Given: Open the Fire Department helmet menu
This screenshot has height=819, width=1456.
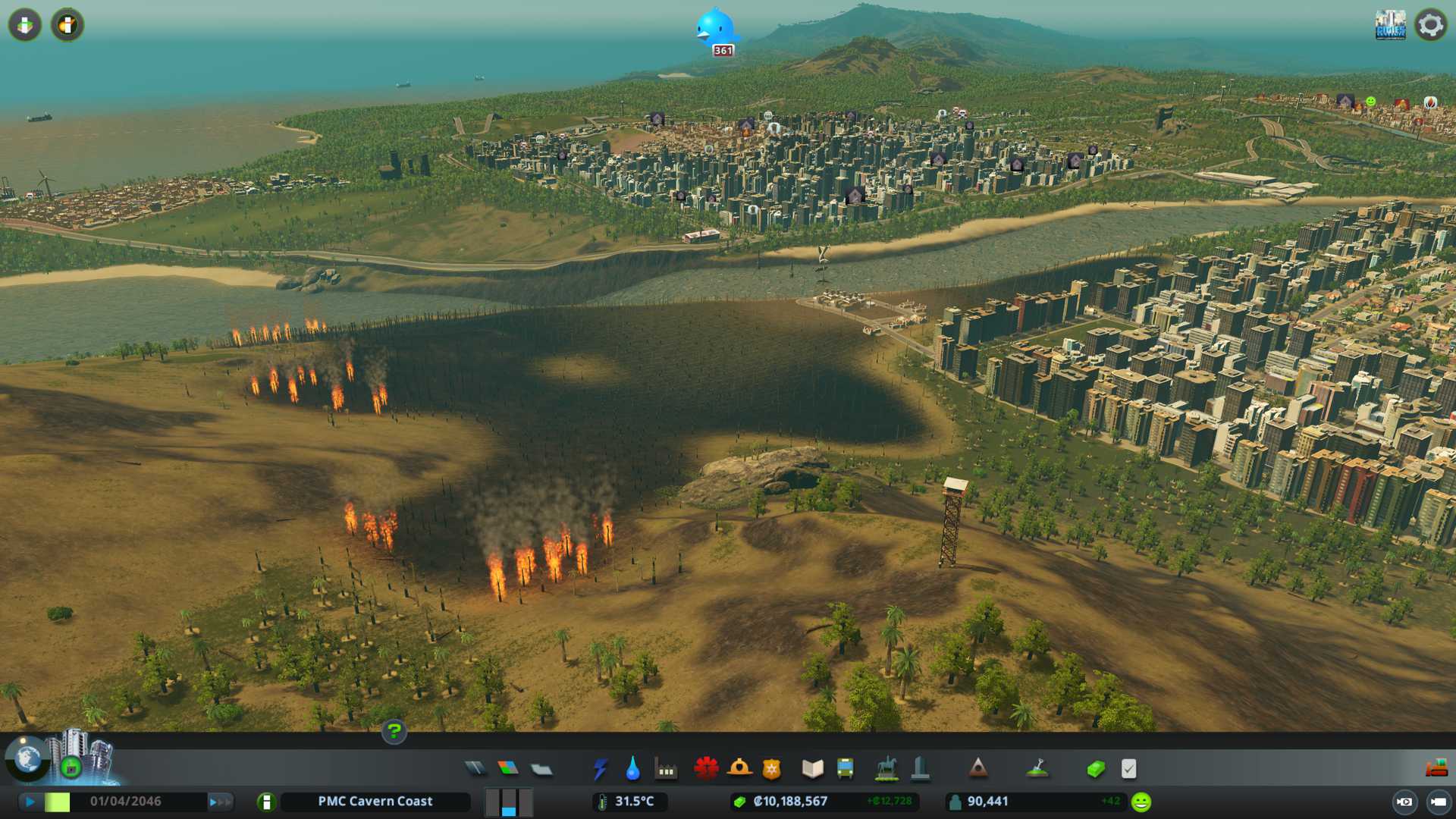Looking at the screenshot, I should 739,769.
